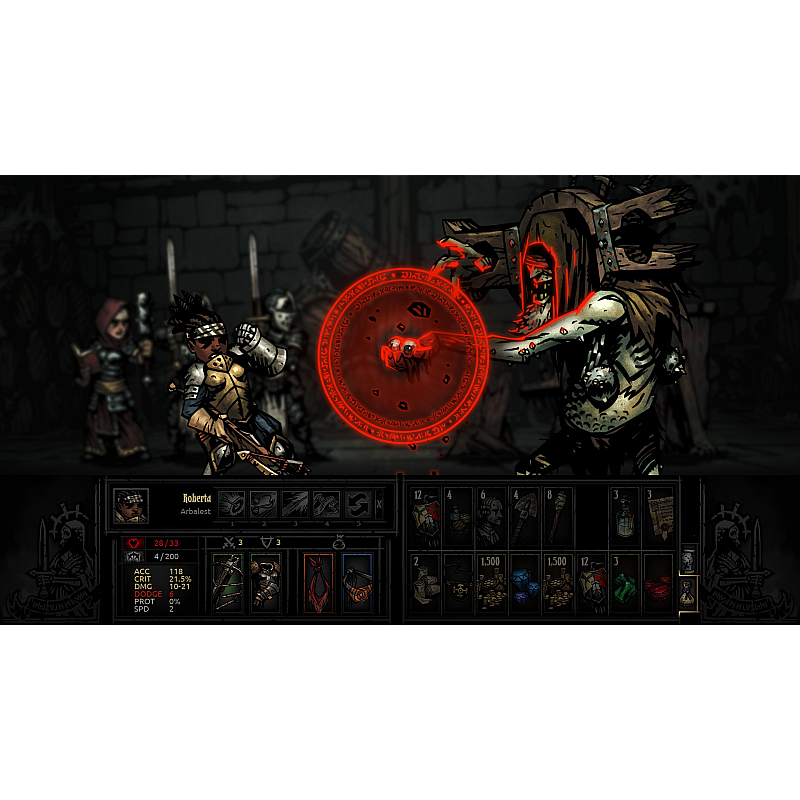The width and height of the screenshot is (800, 800).
Task: Select the stone bust heirloom stack
Action: pyautogui.click(x=492, y=516)
